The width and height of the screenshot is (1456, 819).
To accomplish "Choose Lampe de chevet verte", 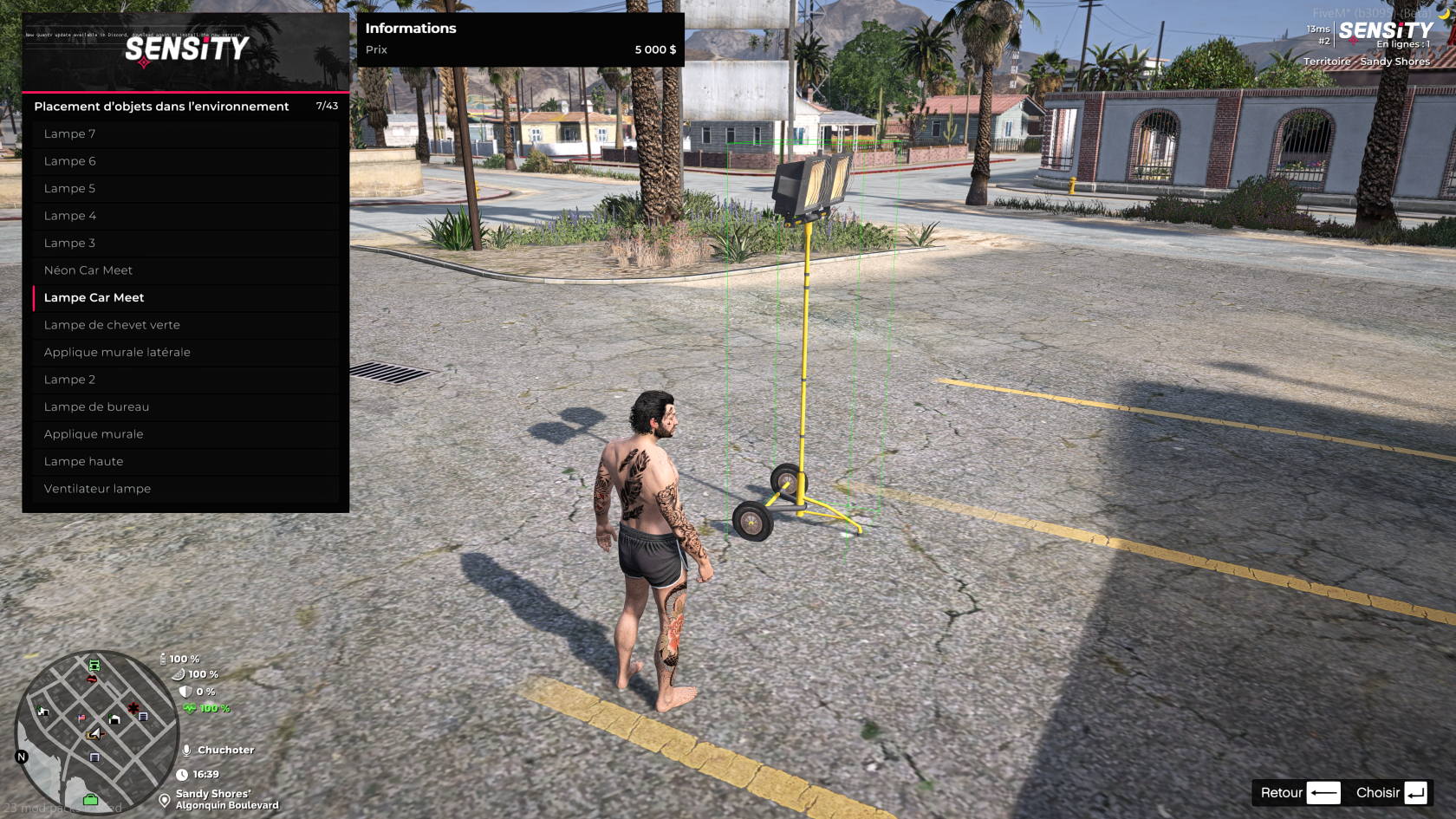I will 185,325.
